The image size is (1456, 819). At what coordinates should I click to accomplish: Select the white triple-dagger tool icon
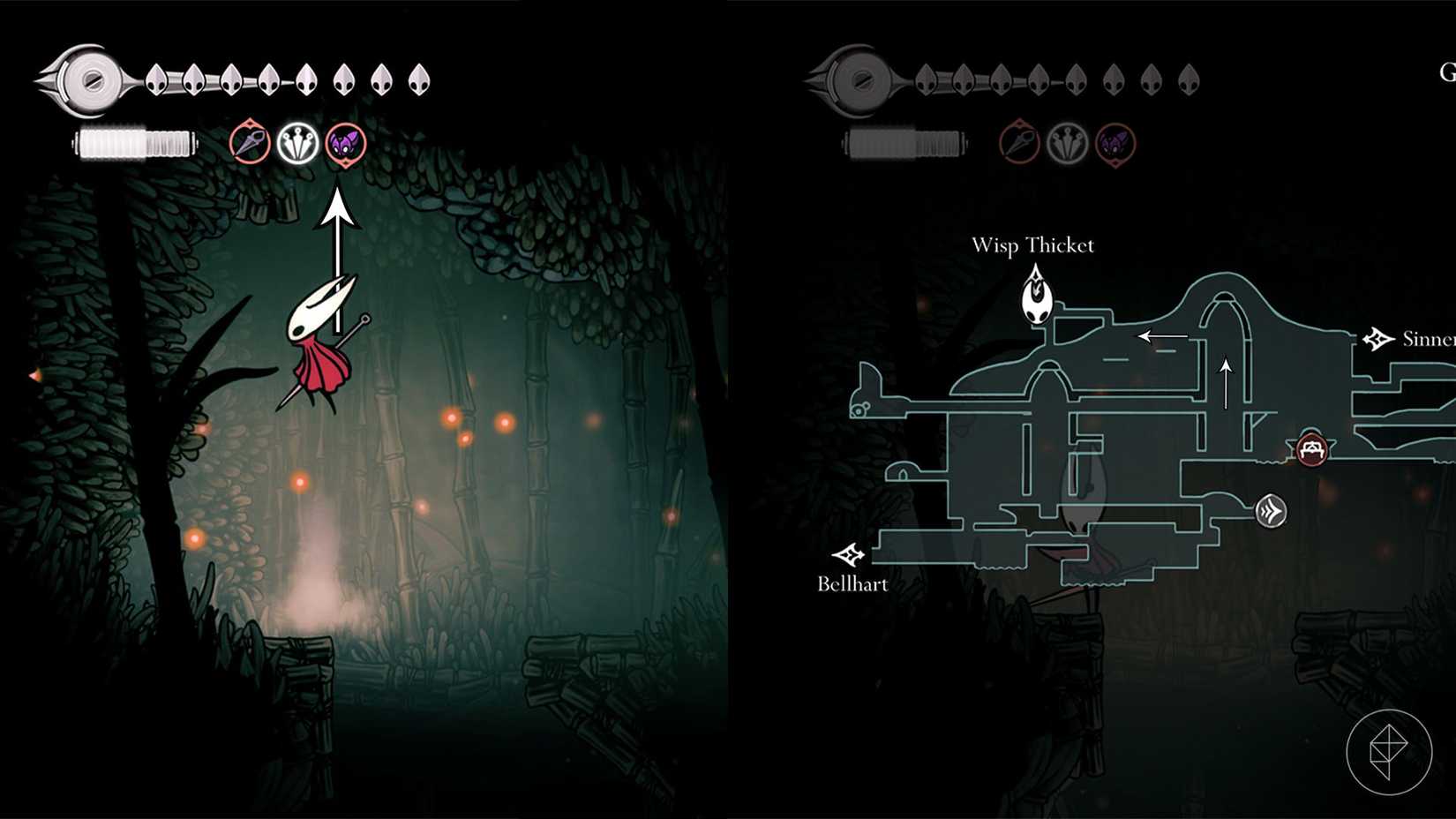[296, 140]
